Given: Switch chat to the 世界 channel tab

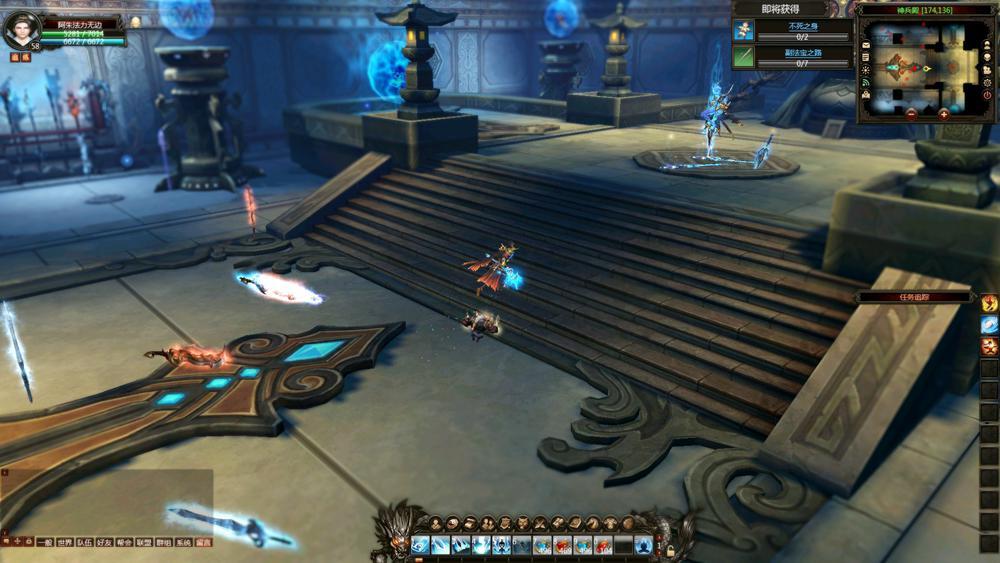Looking at the screenshot, I should pos(65,542).
